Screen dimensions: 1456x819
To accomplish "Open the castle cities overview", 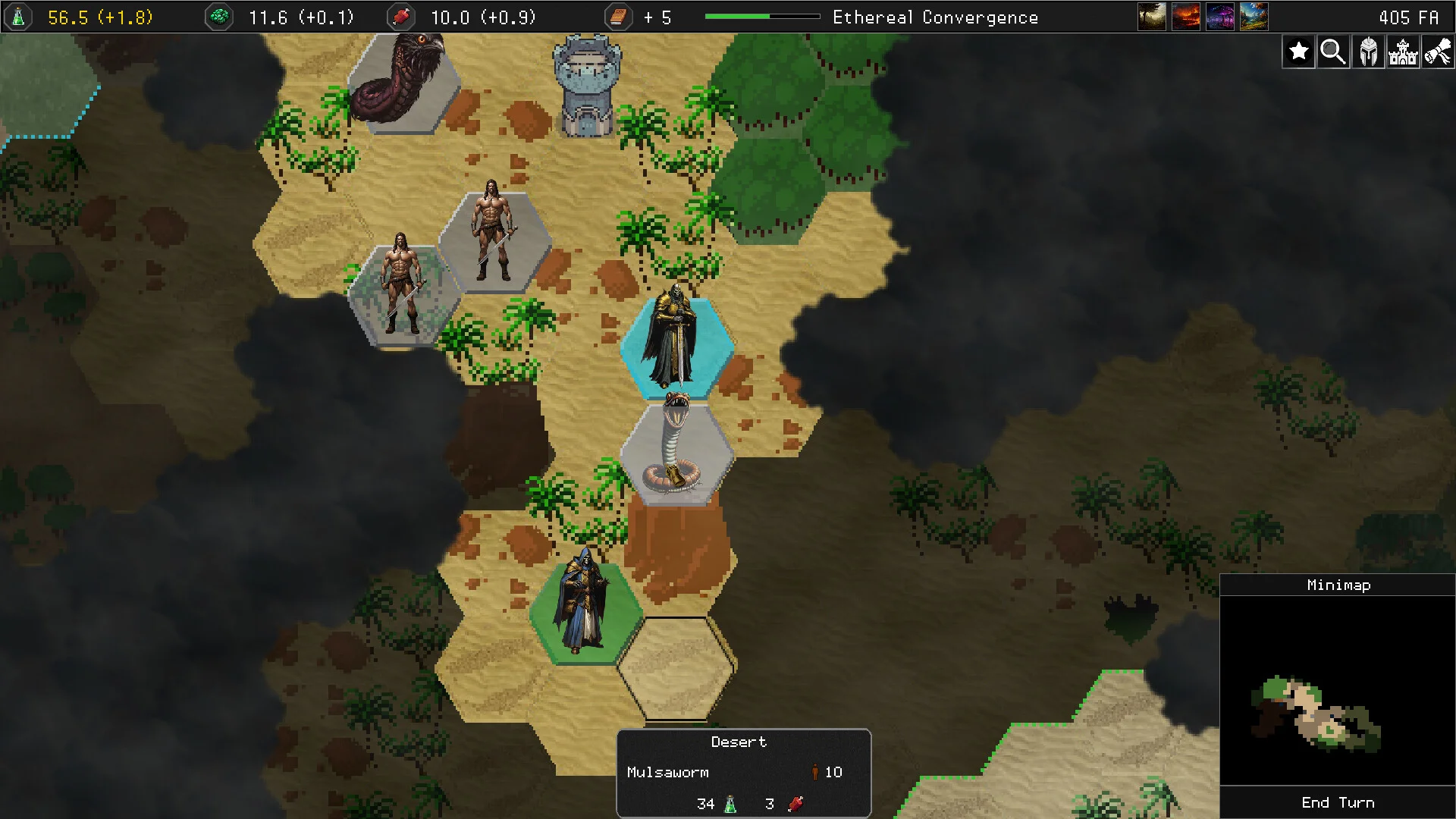I will (x=1403, y=52).
